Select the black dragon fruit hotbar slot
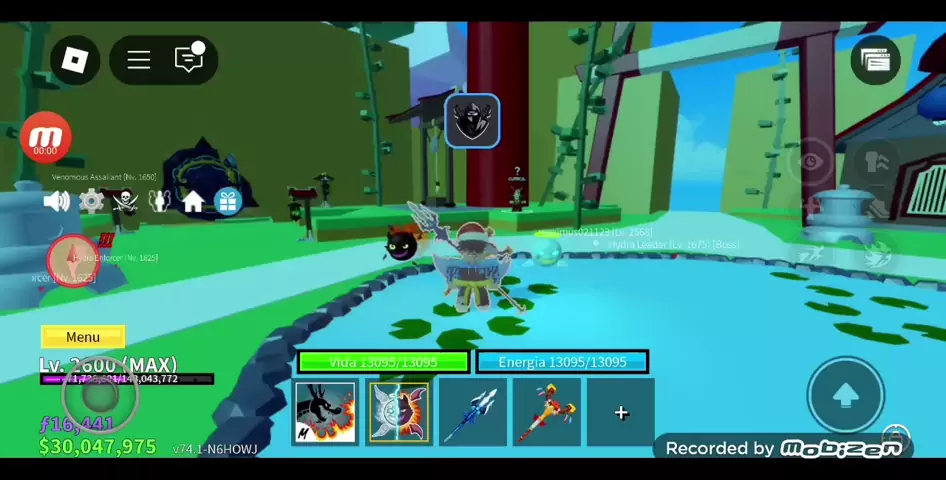The image size is (946, 480). coord(325,412)
